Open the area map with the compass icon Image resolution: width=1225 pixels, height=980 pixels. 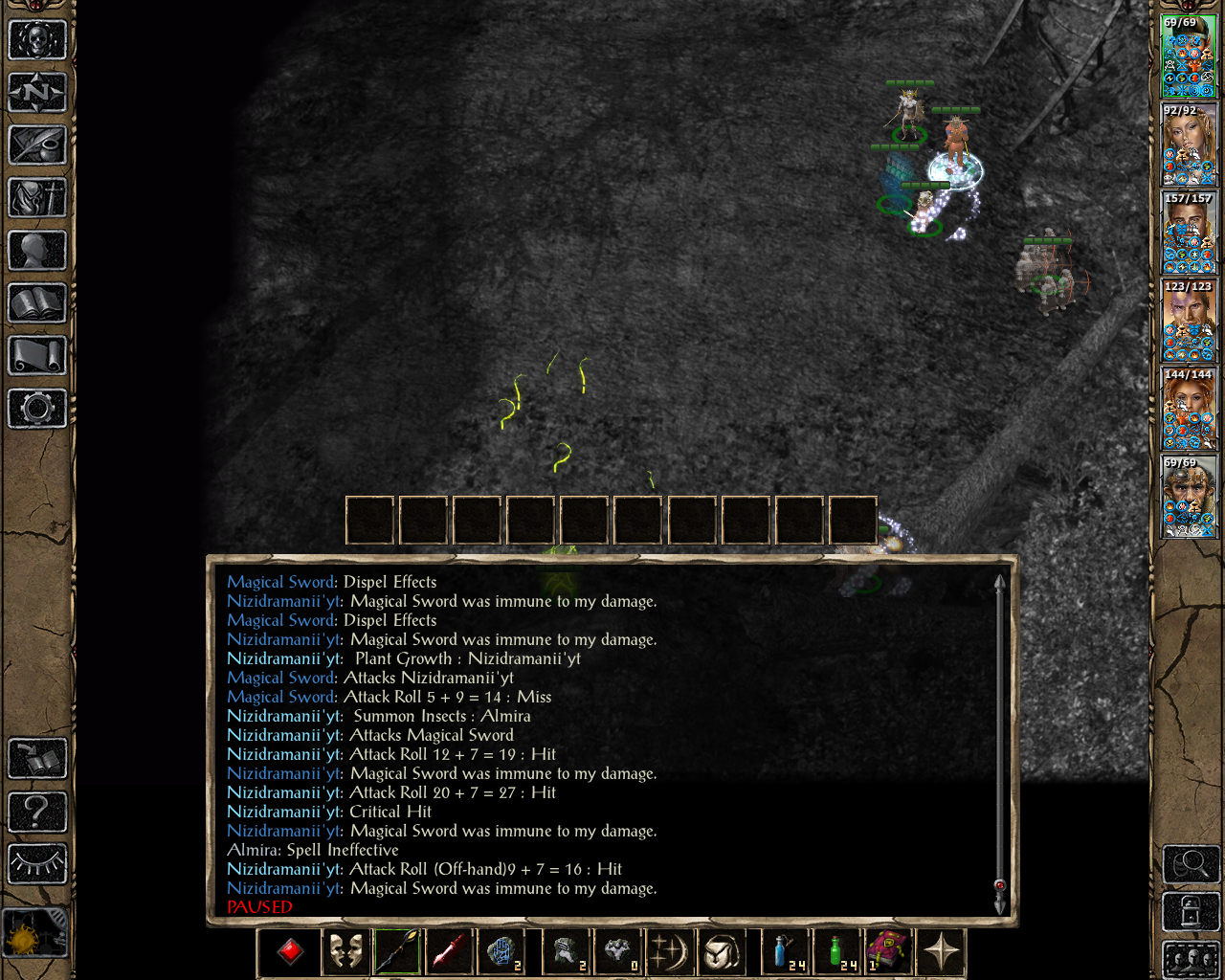click(37, 93)
